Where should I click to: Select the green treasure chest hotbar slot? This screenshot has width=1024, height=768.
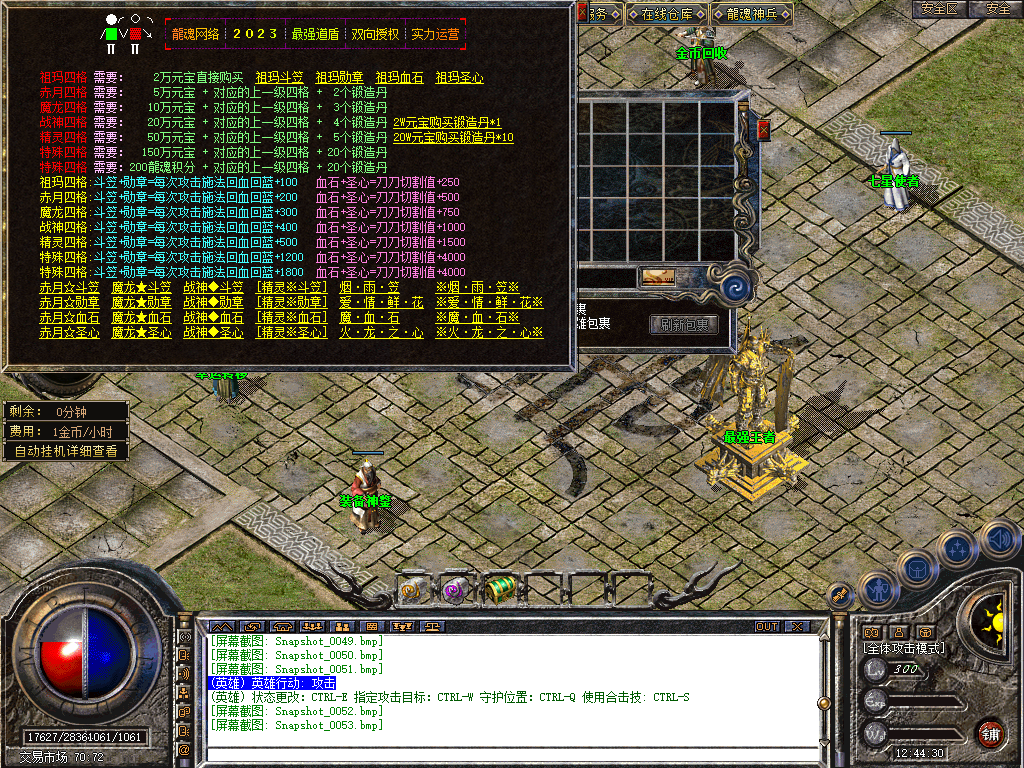click(x=503, y=588)
